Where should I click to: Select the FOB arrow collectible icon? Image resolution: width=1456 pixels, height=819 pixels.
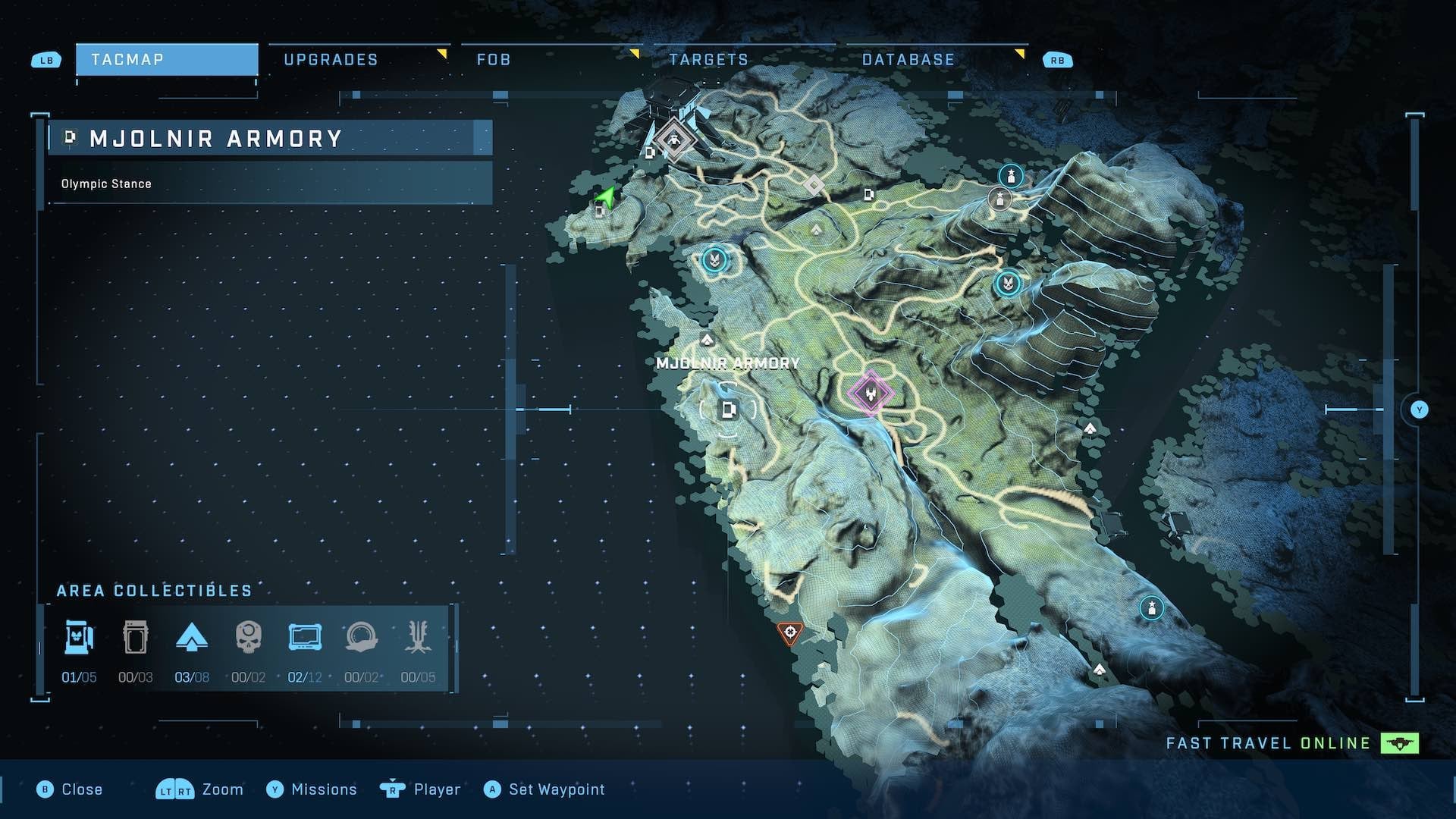tap(192, 638)
